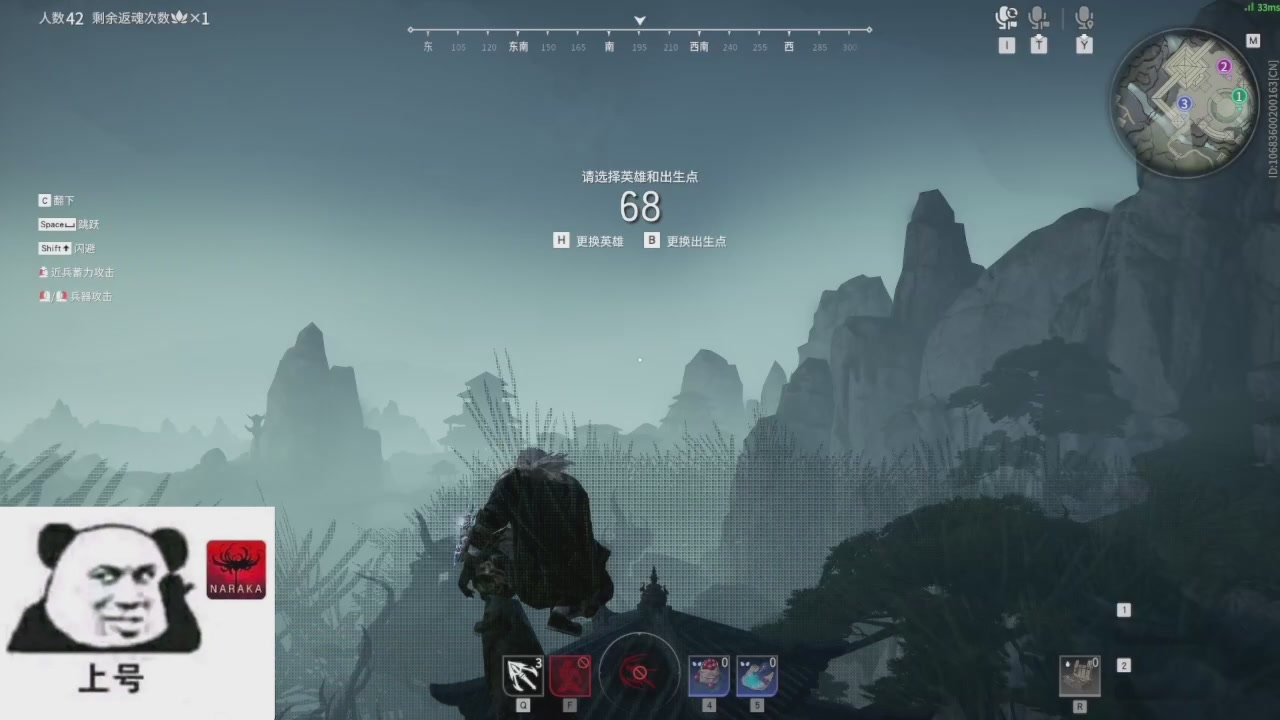Select spawn marker 3 on the minimap

point(1184,103)
